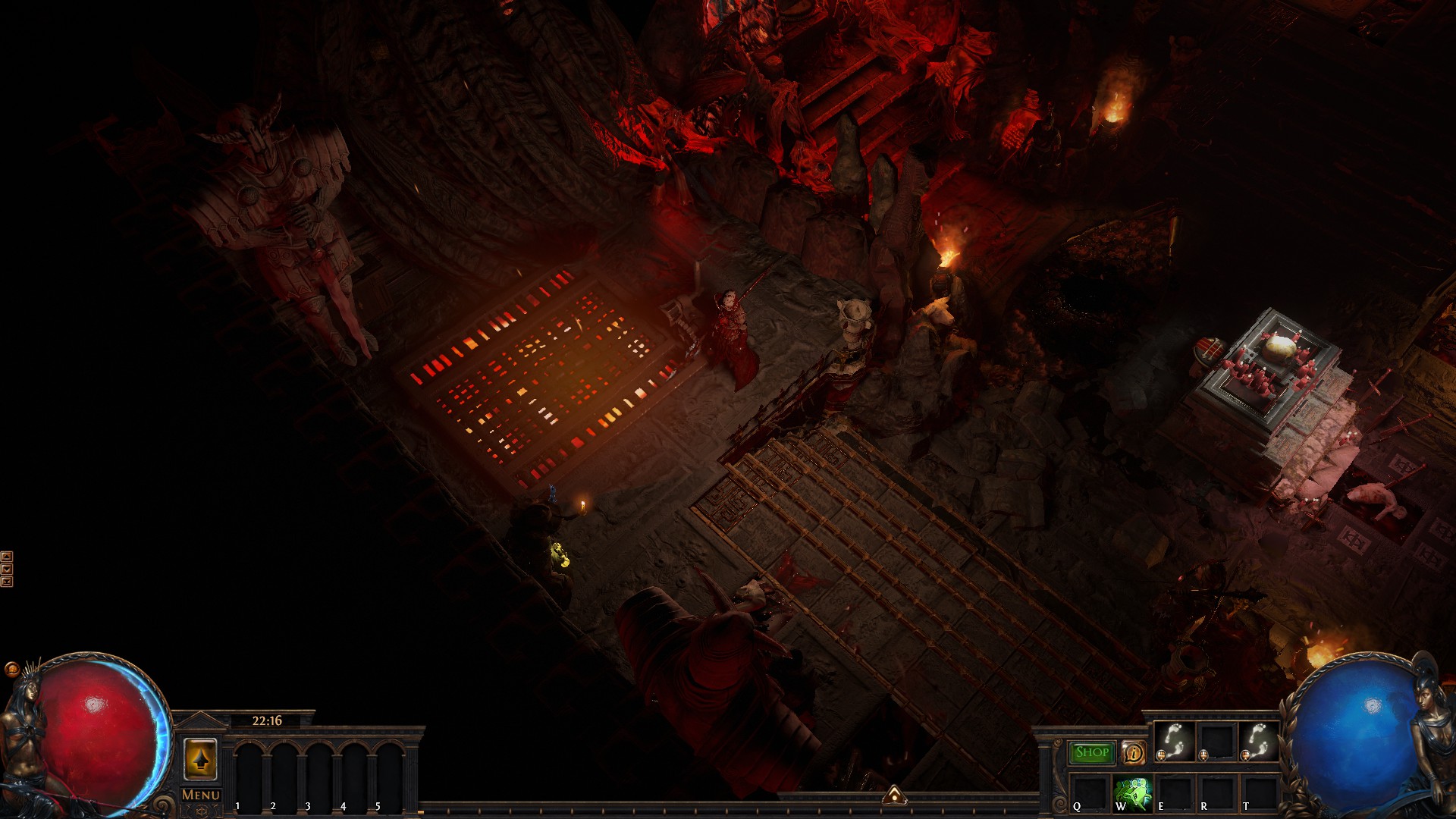The width and height of the screenshot is (1456, 819).
Task: Expand the triangle marker at bottom center
Action: tap(895, 797)
